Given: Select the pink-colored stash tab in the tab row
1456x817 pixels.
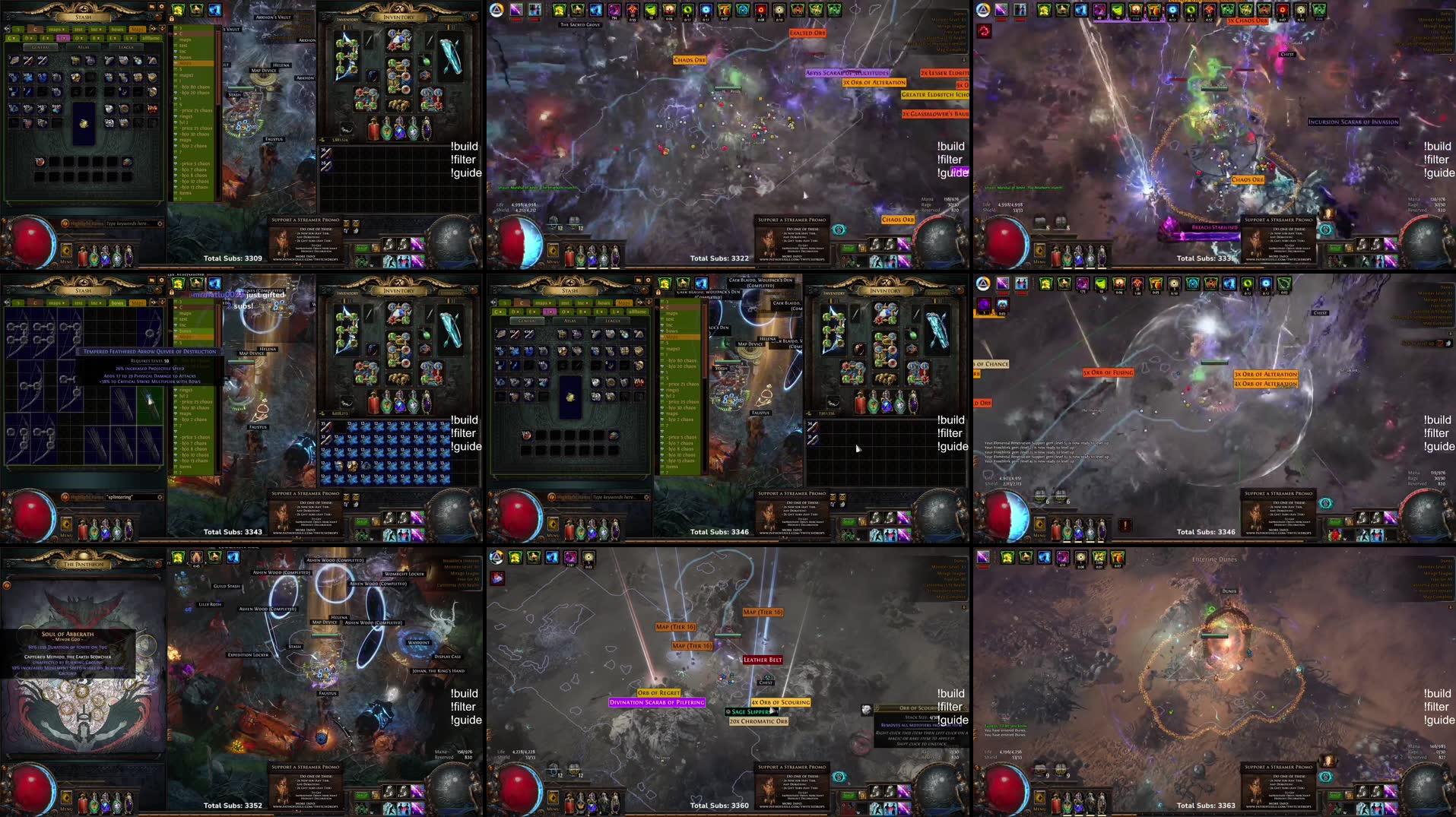Looking at the screenshot, I should tap(62, 38).
